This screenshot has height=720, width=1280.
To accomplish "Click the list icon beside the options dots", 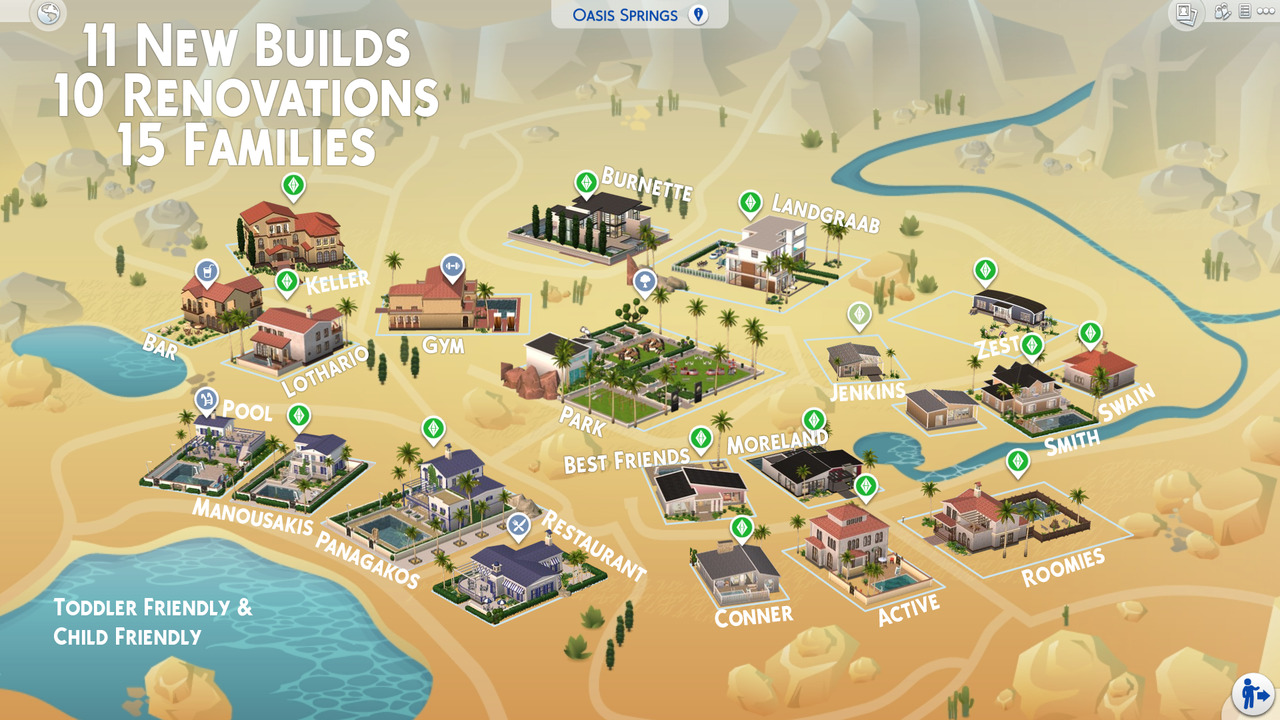I will (1245, 12).
